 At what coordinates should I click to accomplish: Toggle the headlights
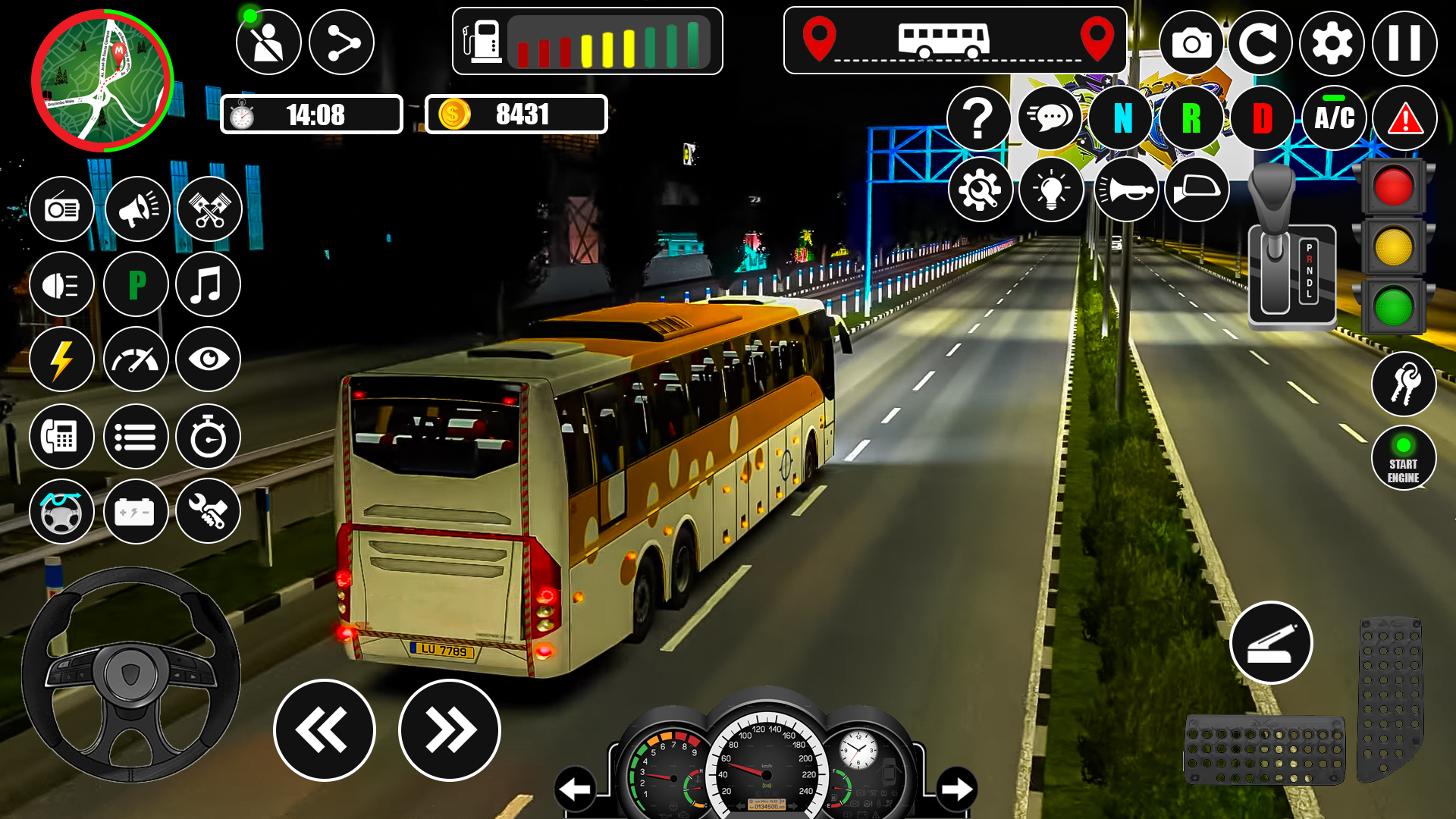(62, 284)
